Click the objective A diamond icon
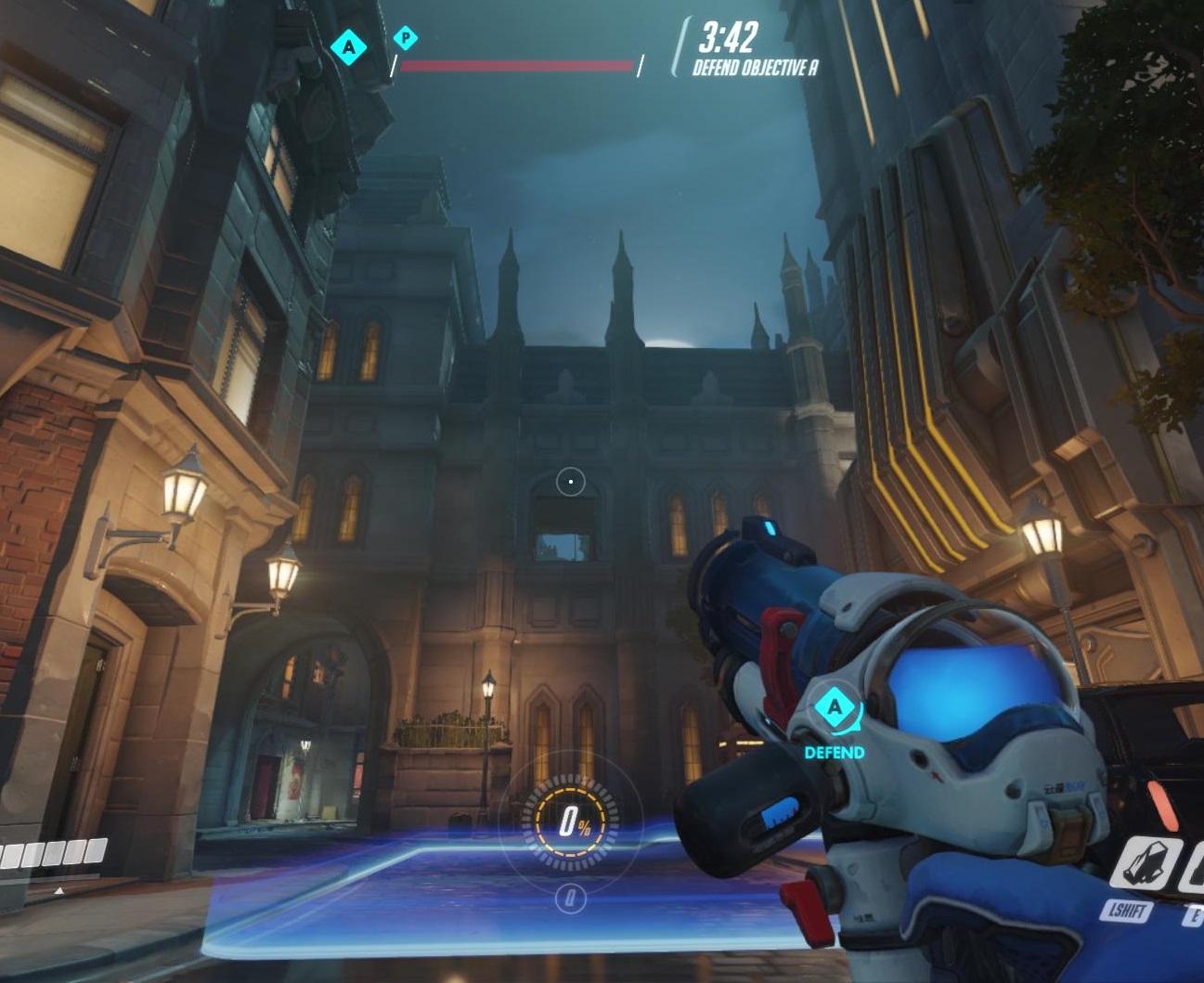This screenshot has height=983, width=1204. pyautogui.click(x=349, y=46)
